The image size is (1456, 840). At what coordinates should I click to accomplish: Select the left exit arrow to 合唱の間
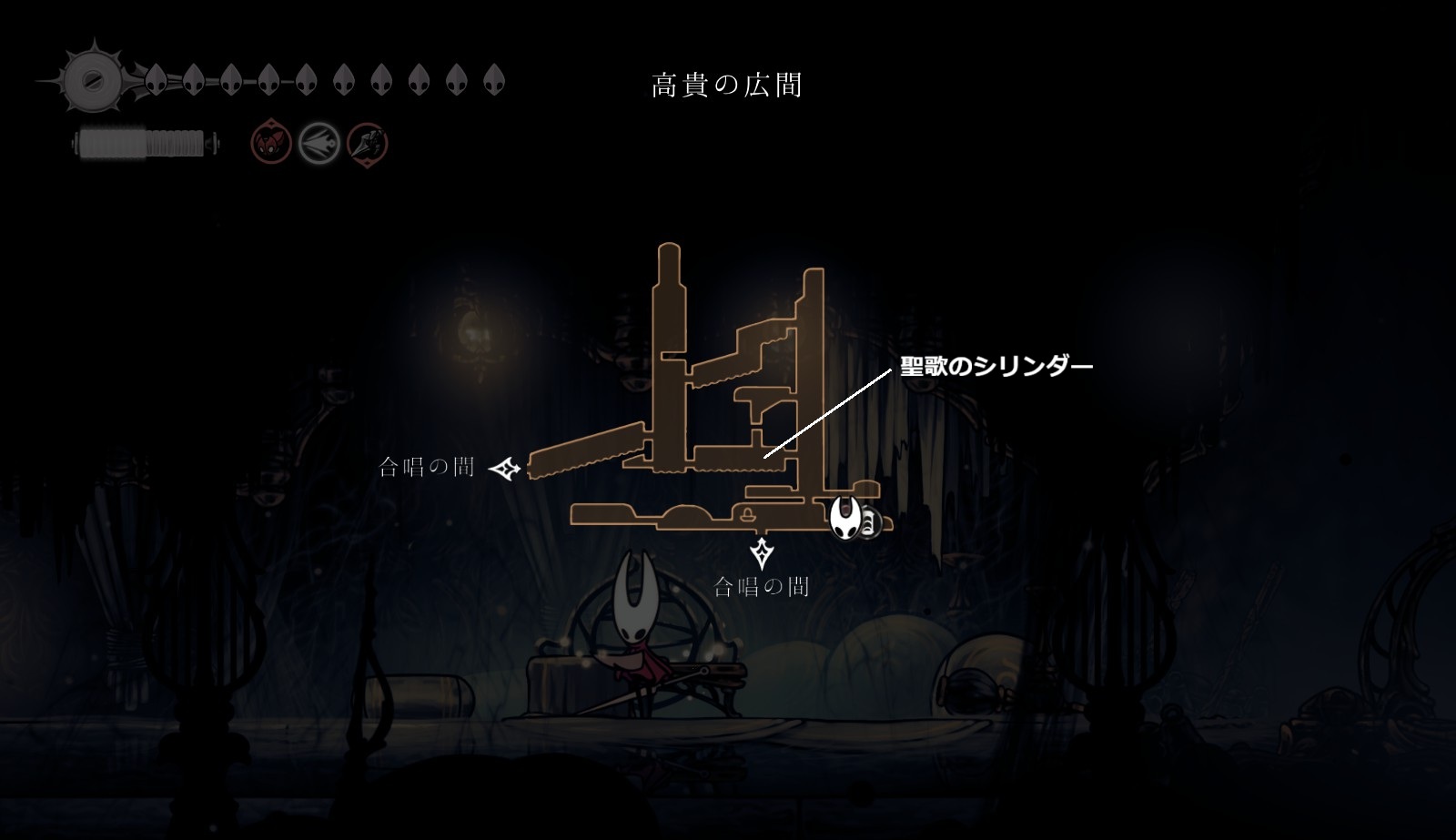(x=504, y=469)
